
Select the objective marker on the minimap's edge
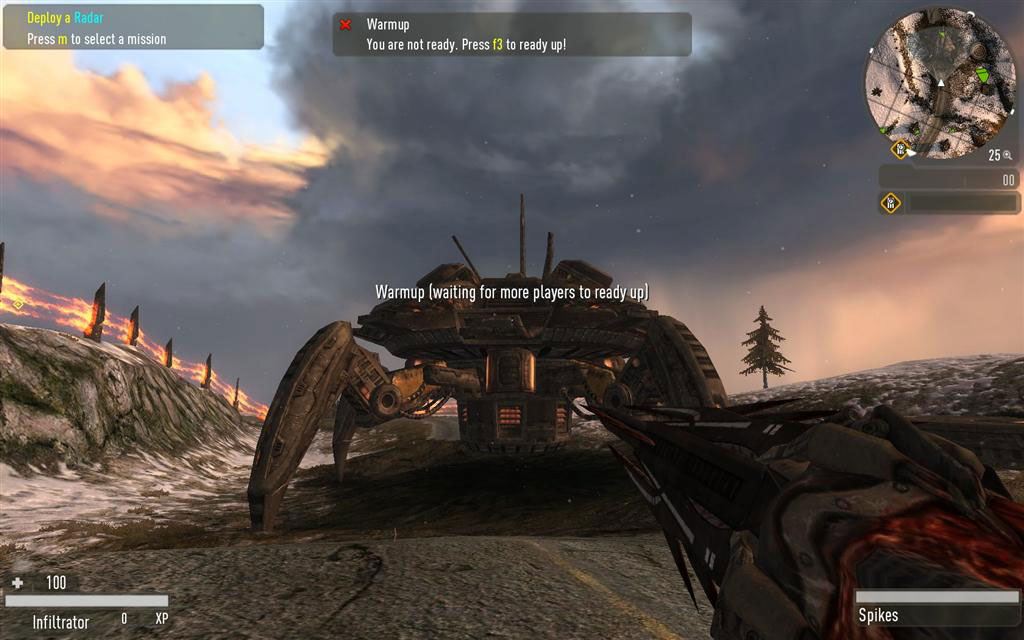[899, 149]
